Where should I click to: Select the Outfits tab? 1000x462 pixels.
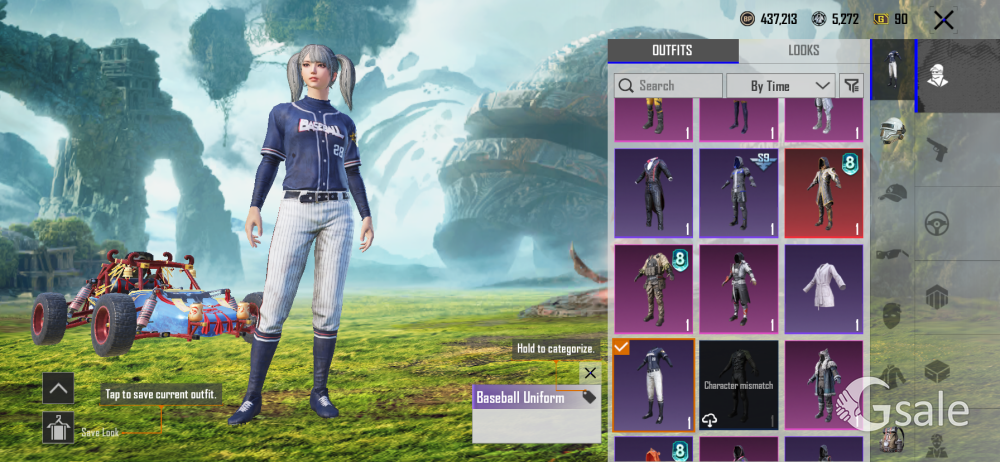672,51
